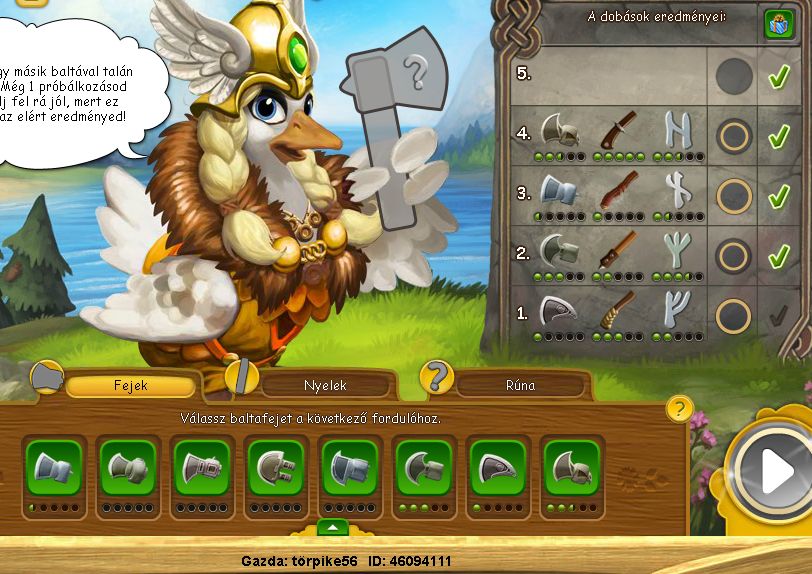Click the grey checkmark on result row 1

coord(779,316)
